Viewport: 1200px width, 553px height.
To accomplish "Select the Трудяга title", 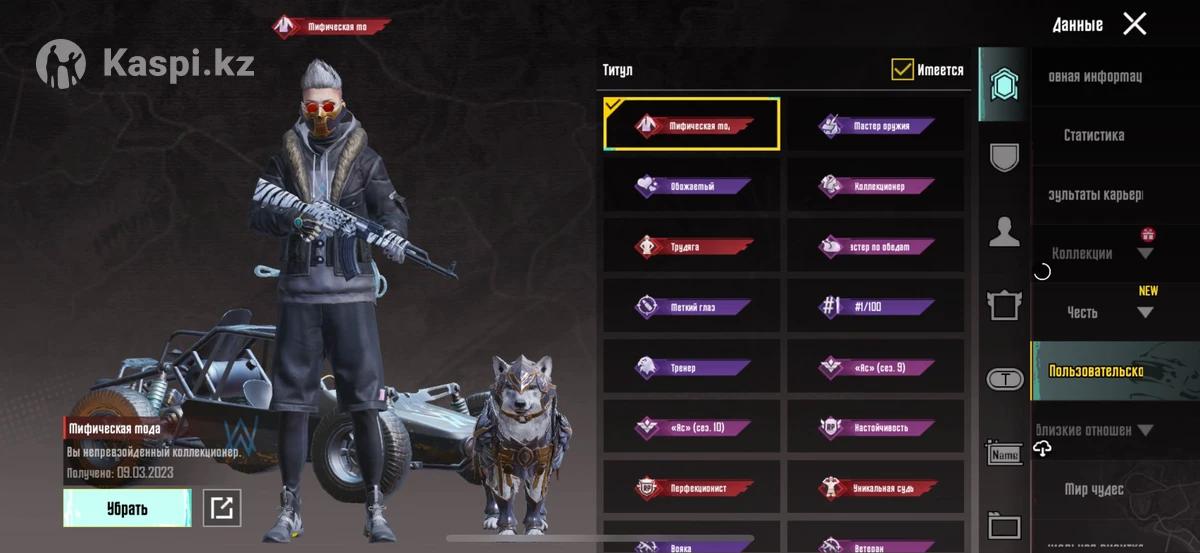I will 692,246.
